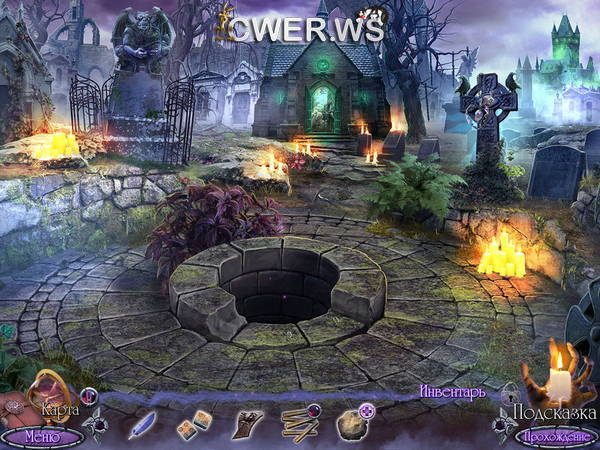This screenshot has width=600, height=450.
Task: Pick the leather glove inventory item
Action: [244, 424]
